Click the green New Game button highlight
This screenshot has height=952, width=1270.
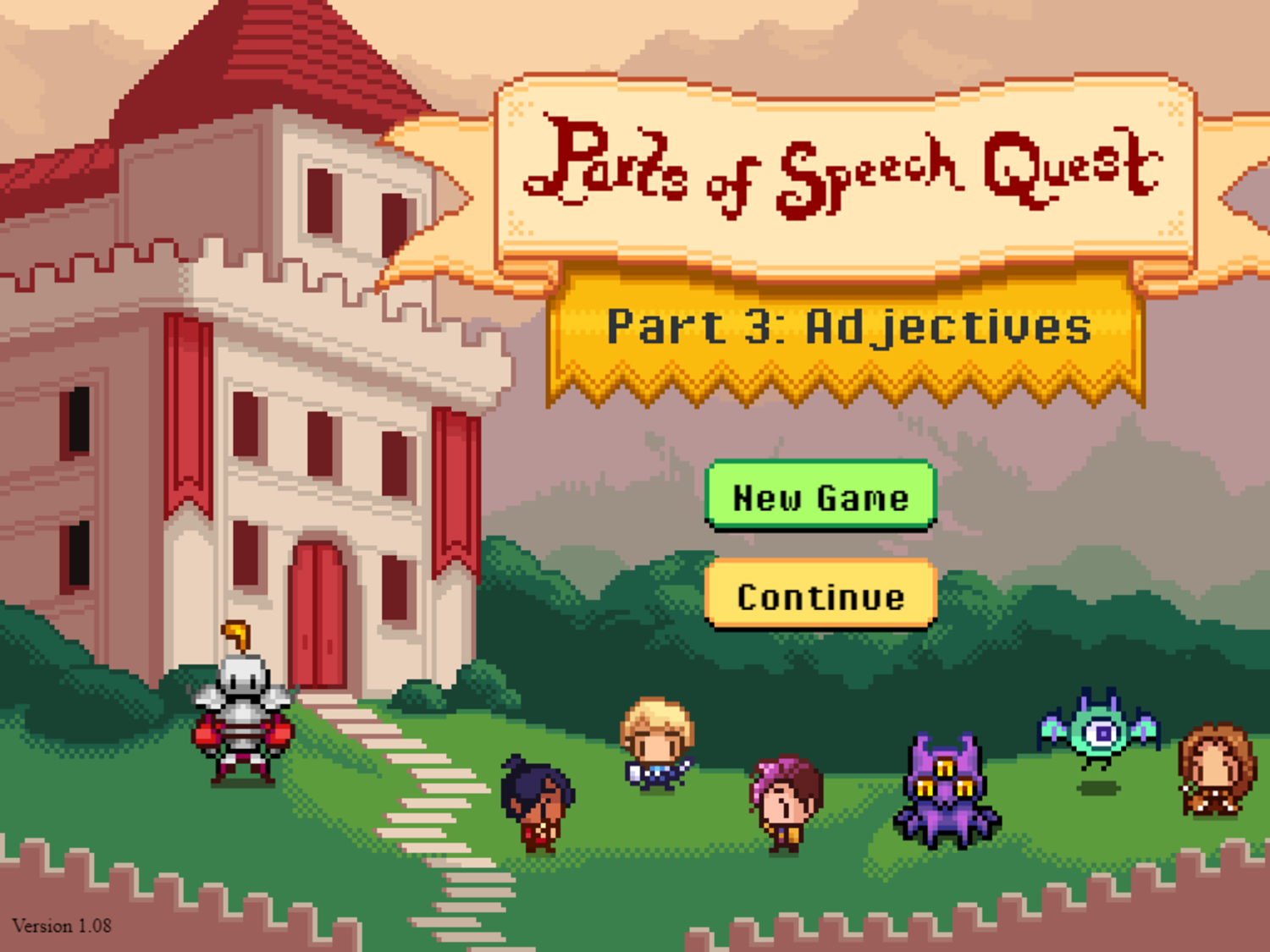coord(820,498)
